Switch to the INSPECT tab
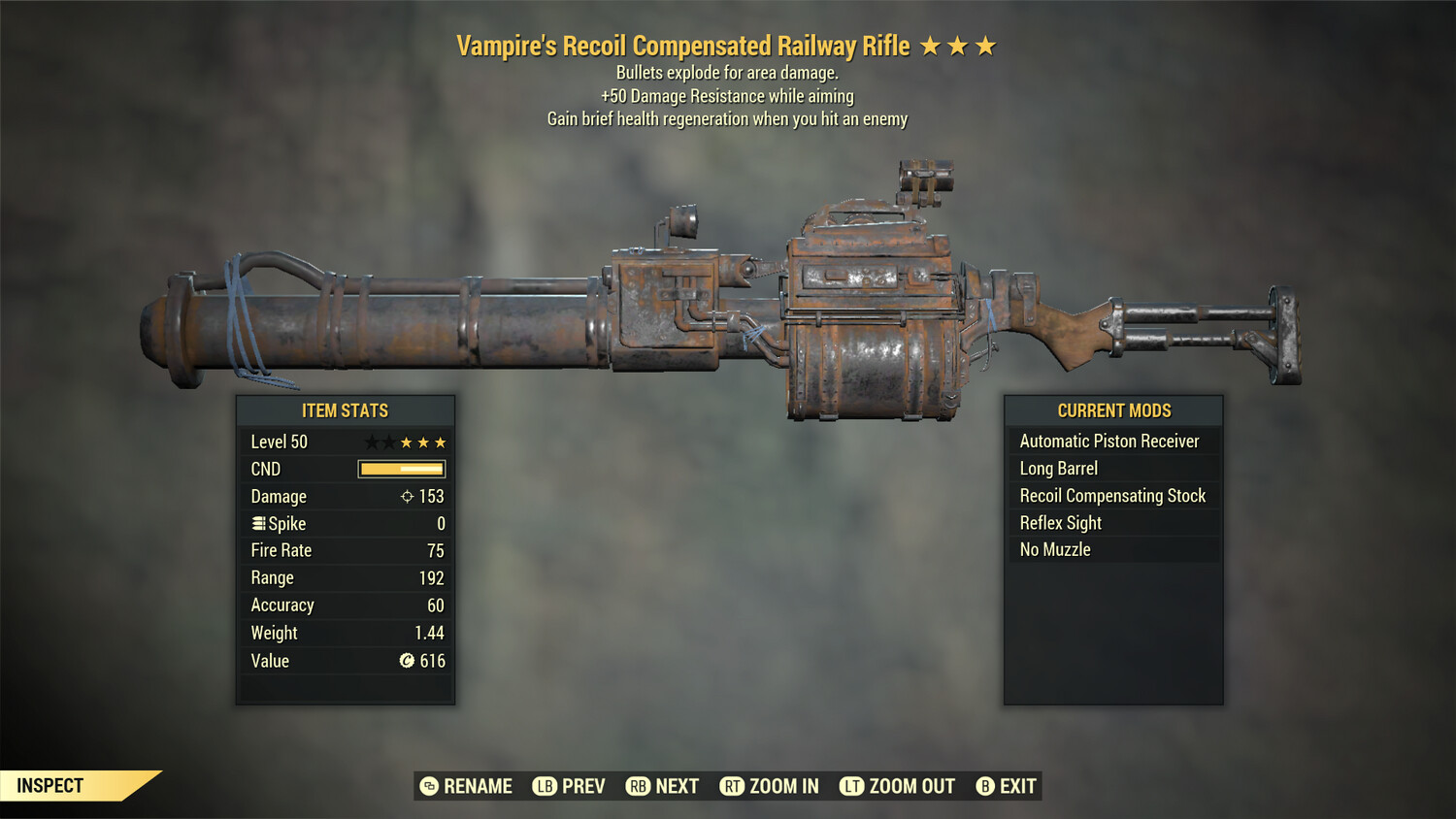The height and width of the screenshot is (819, 1456). pyautogui.click(x=50, y=785)
